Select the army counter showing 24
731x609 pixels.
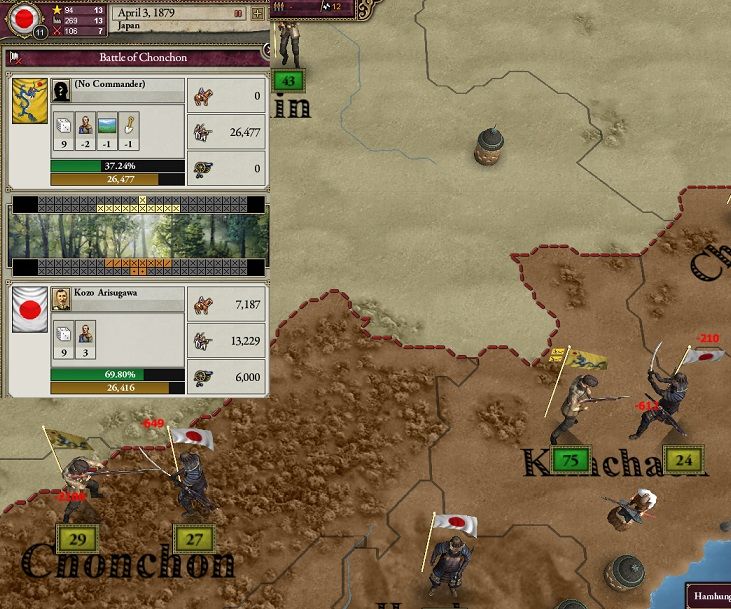click(x=684, y=459)
